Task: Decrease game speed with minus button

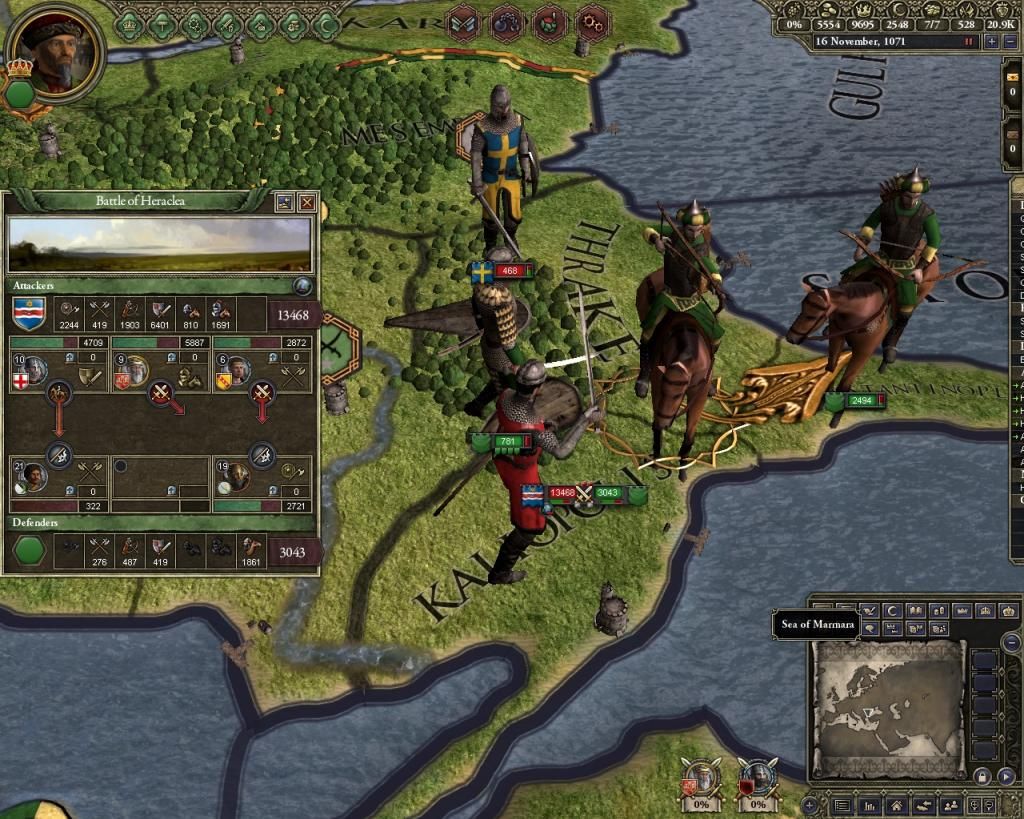Action: (1010, 42)
